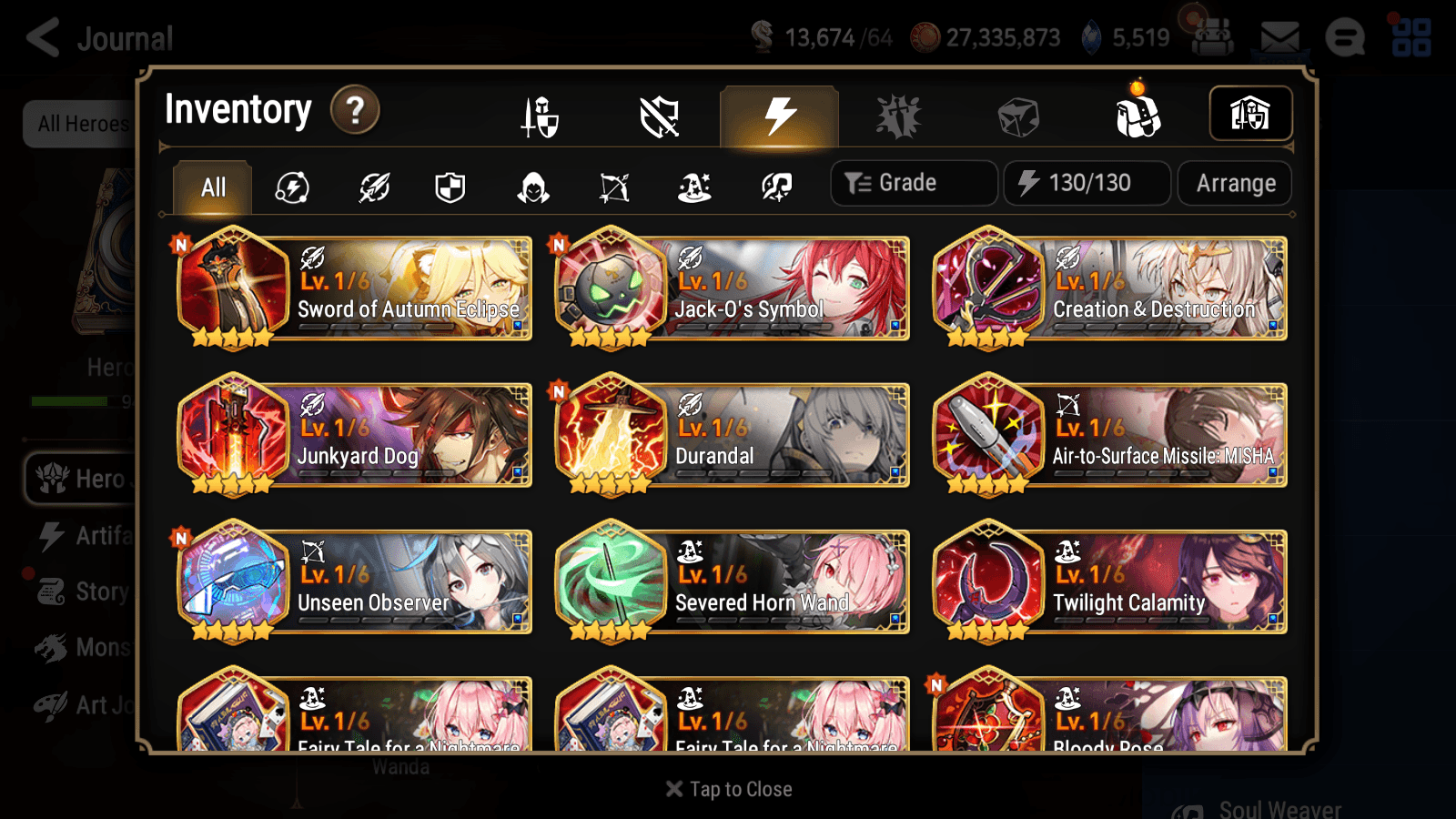Go back using the Journal arrow

(x=41, y=38)
